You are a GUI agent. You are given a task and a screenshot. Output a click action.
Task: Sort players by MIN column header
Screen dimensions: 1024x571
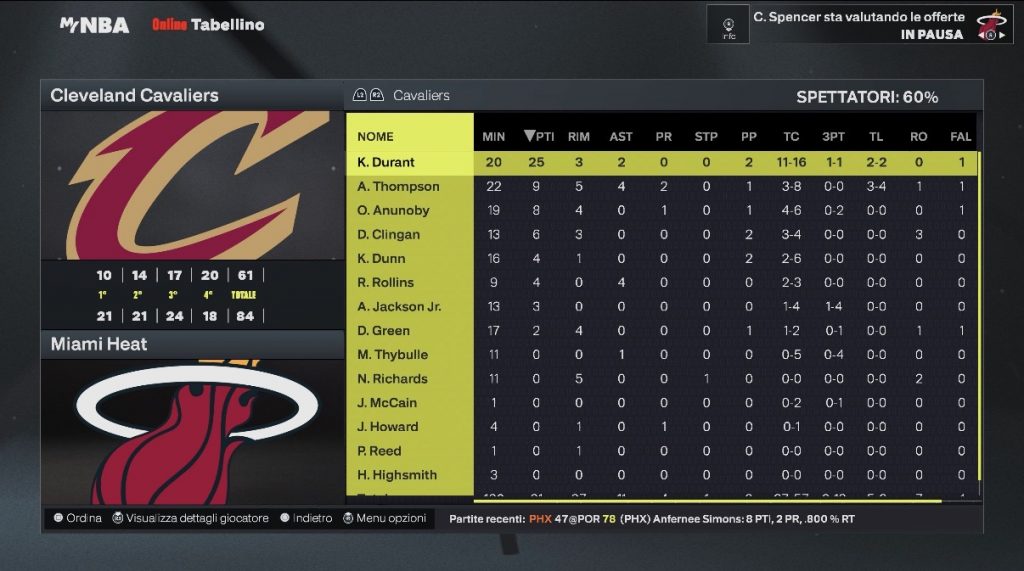point(493,136)
